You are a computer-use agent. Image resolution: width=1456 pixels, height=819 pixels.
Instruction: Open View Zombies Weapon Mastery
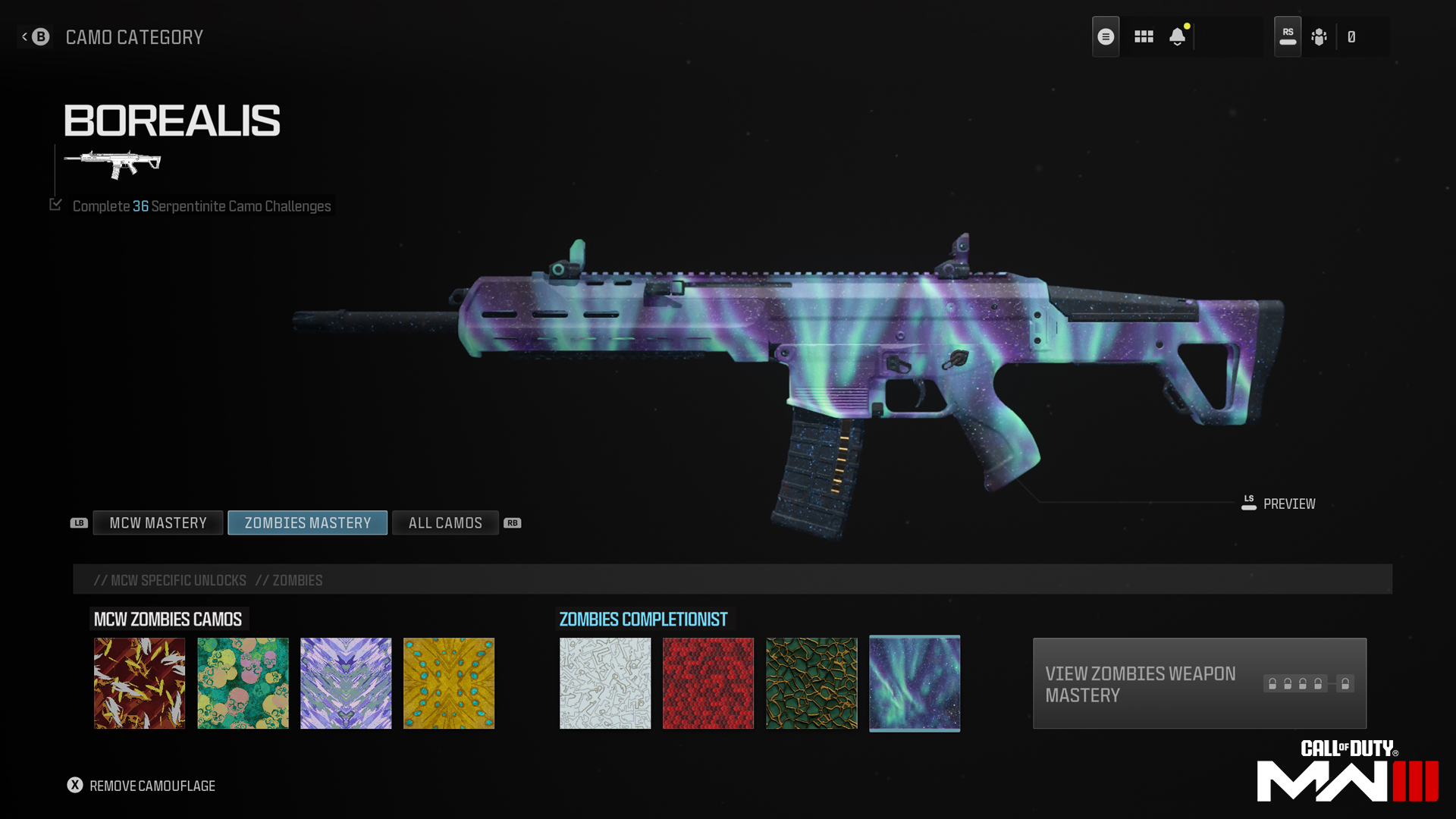pyautogui.click(x=1199, y=683)
